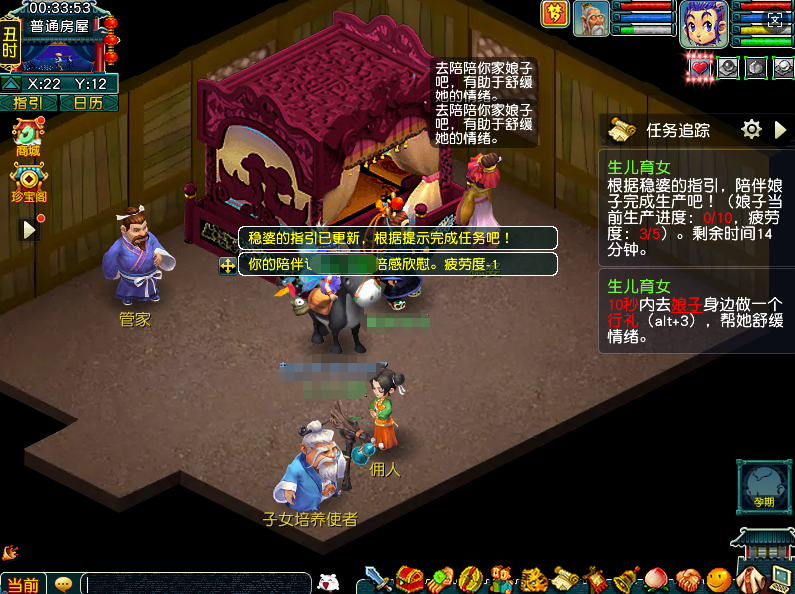Open the 孕期 pregnancy status icon
This screenshot has width=795, height=594.
[x=762, y=487]
